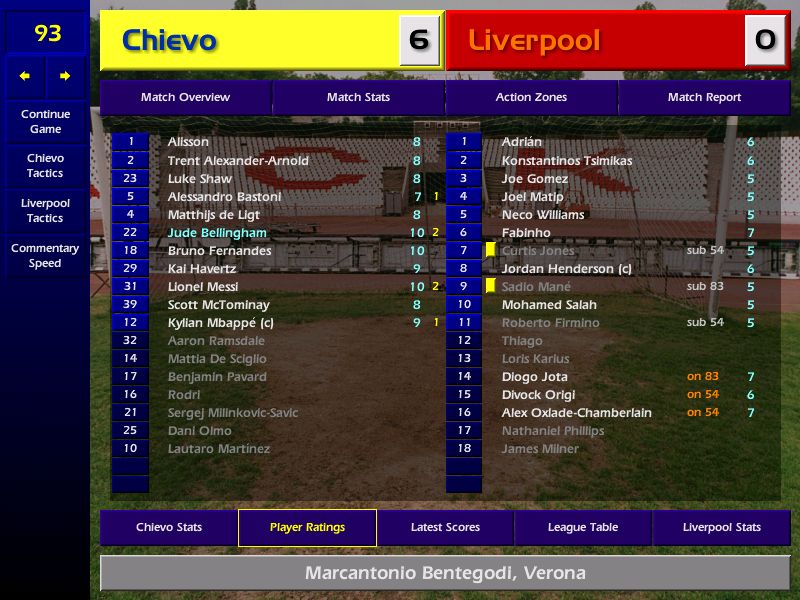
Task: Go forward with the right arrow
Action: coord(65,76)
